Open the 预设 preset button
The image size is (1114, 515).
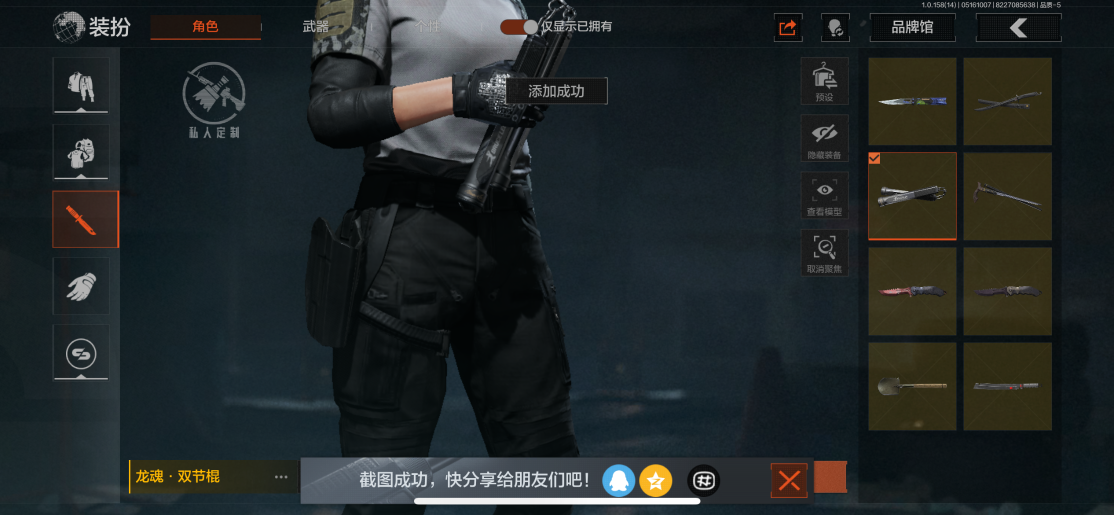pos(824,82)
